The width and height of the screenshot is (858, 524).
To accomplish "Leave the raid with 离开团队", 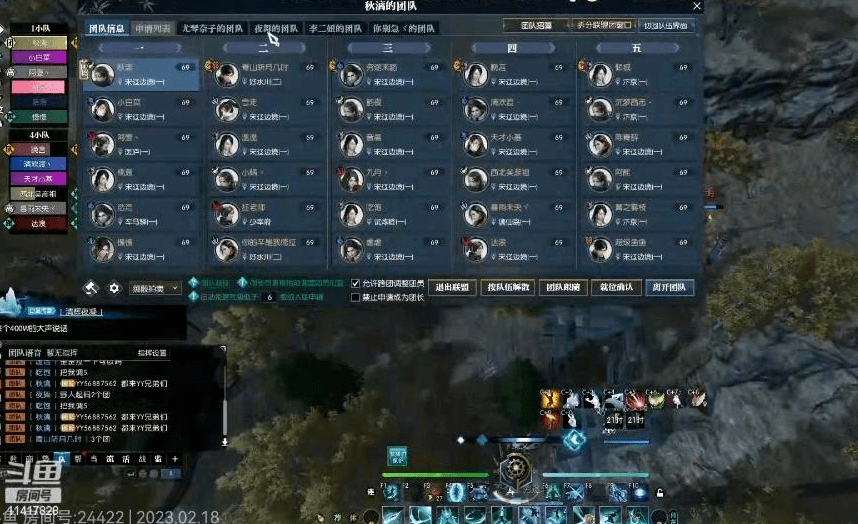I will 669,287.
